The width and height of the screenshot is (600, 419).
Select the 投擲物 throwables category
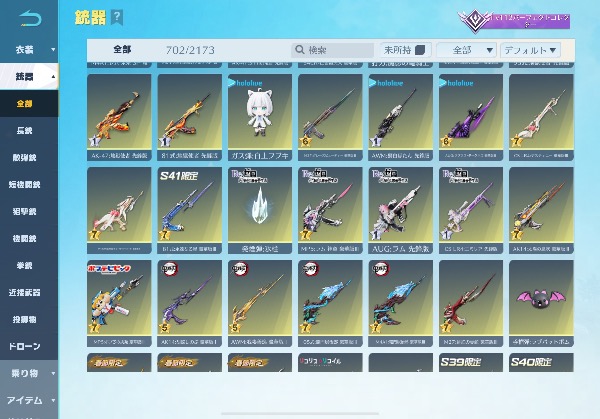(x=25, y=320)
